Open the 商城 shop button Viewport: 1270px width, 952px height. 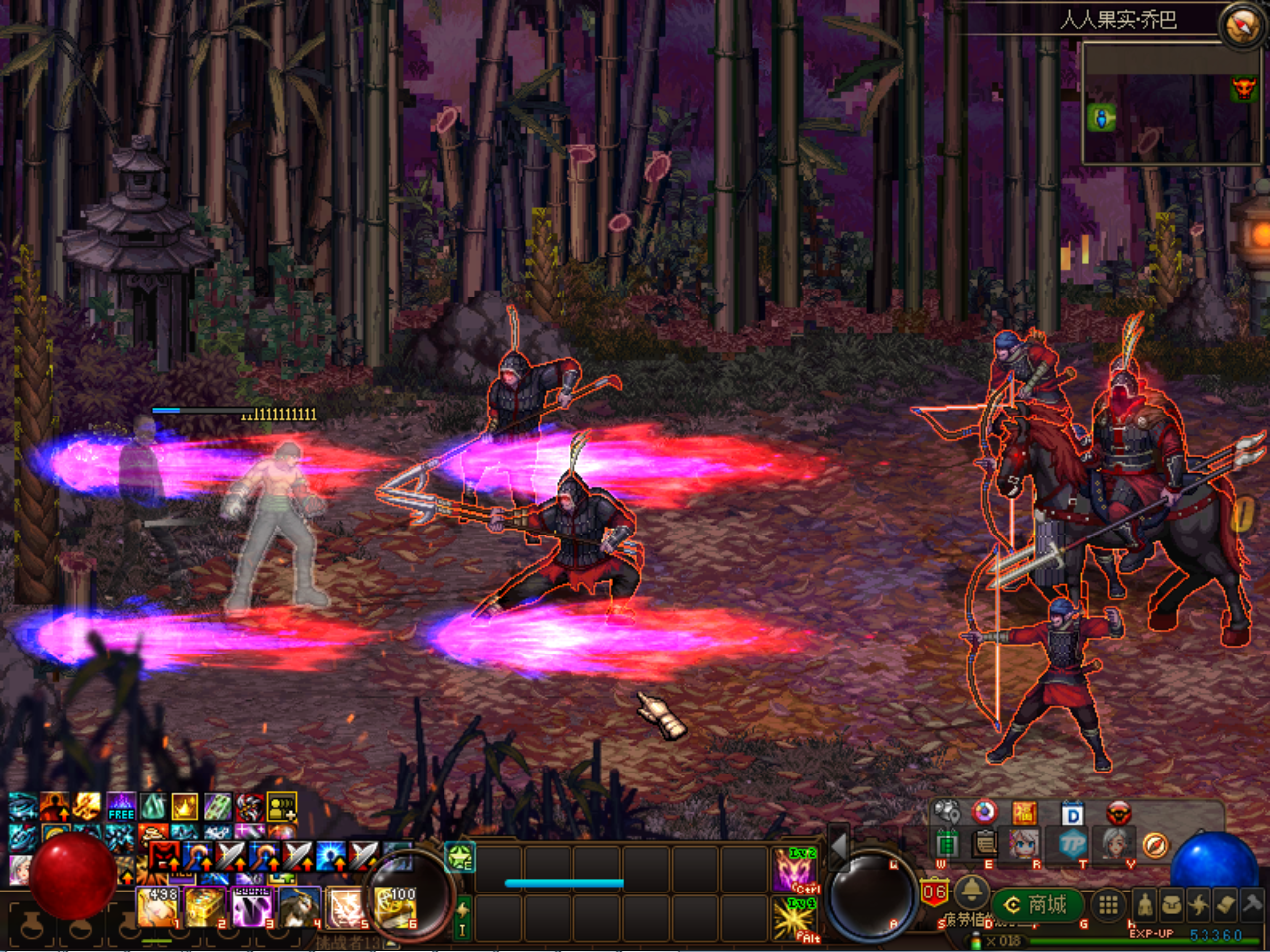pos(1038,905)
